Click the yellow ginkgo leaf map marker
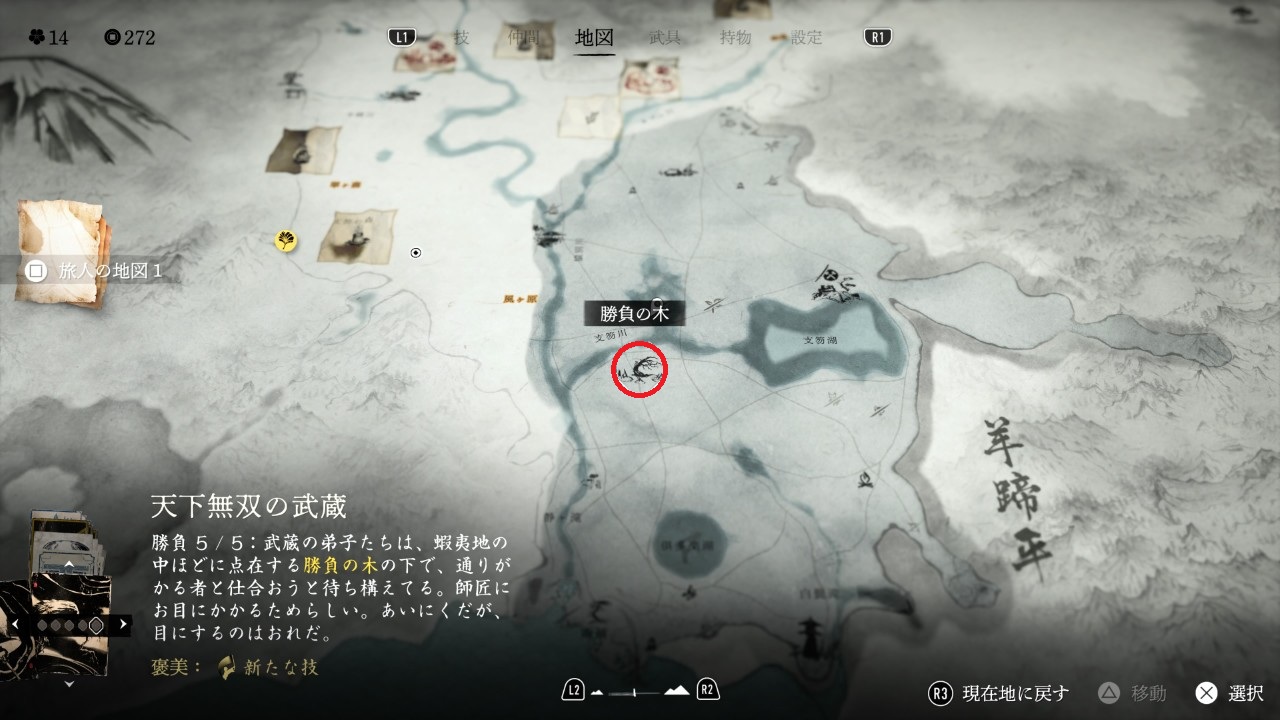1280x720 pixels. [286, 240]
